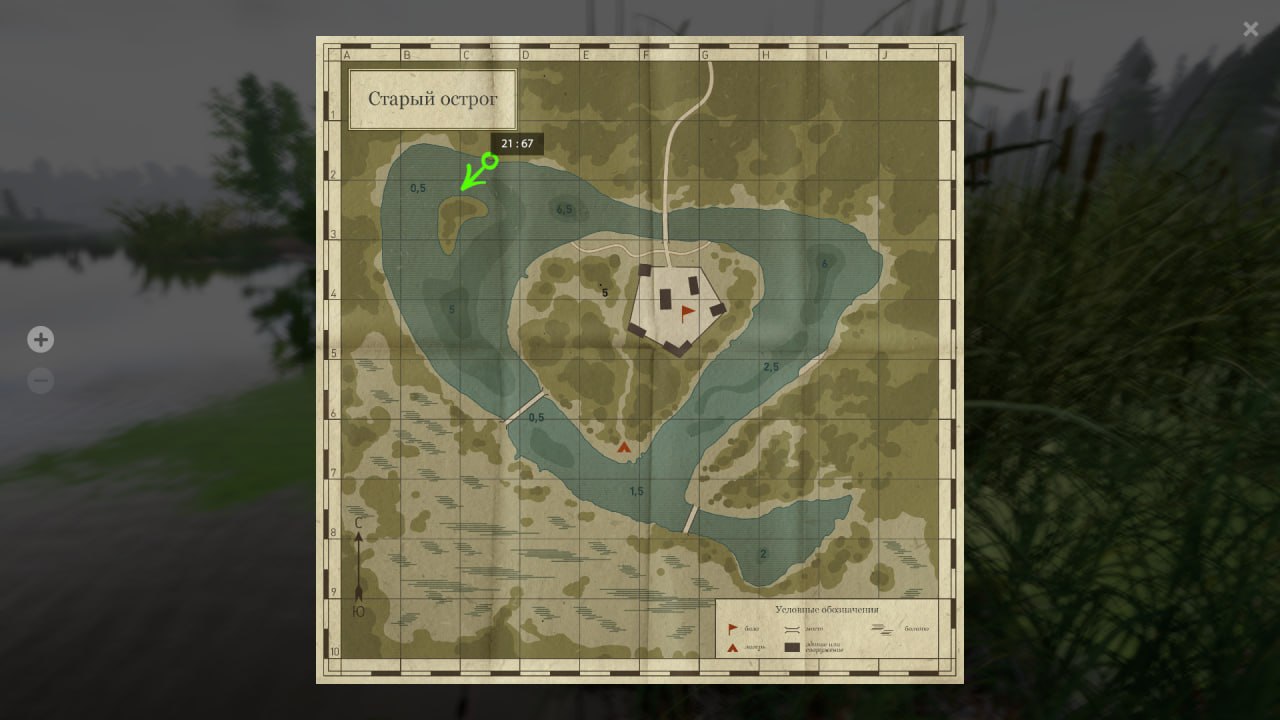Select the bridge symbol in the legend
Screen dimensions: 1280x720
coord(792,628)
